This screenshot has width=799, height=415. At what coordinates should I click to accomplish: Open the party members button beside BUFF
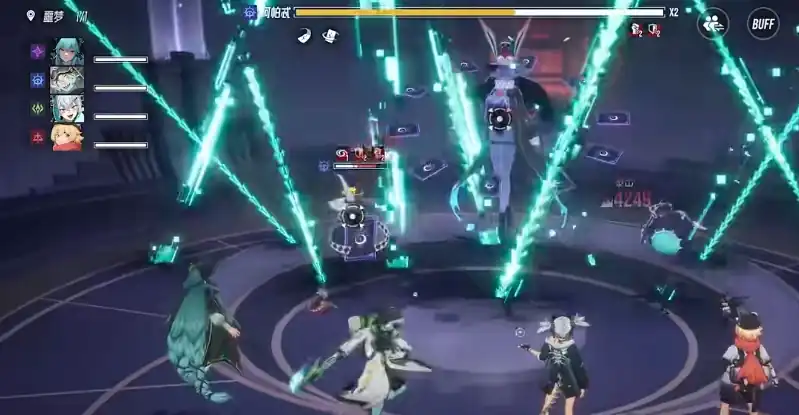point(712,24)
